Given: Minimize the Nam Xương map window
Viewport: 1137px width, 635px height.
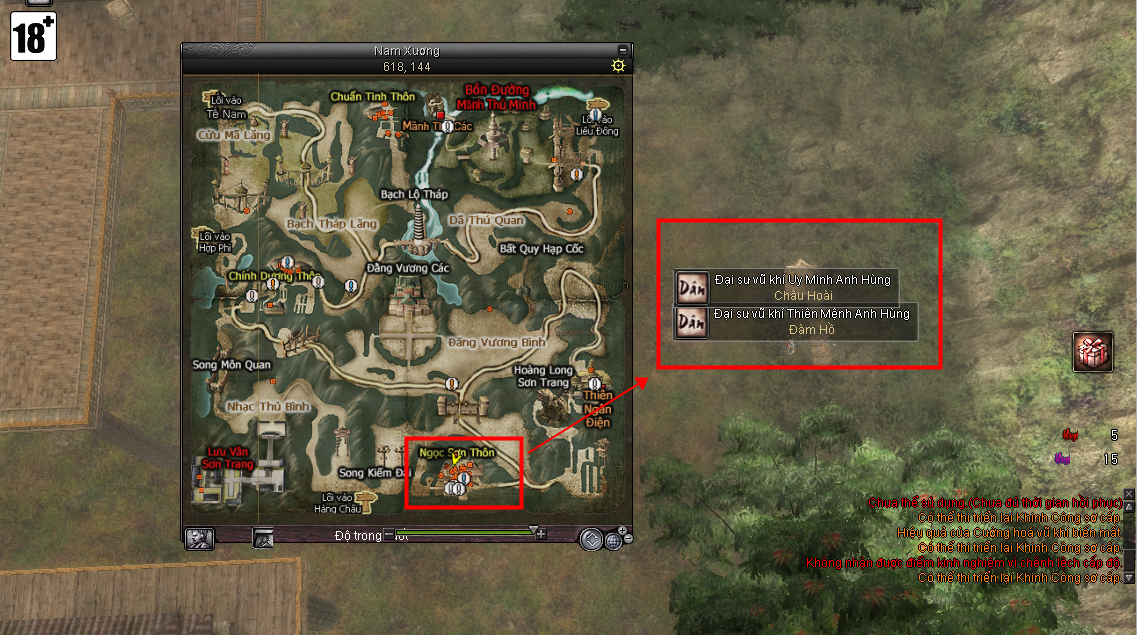Looking at the screenshot, I should tap(623, 49).
